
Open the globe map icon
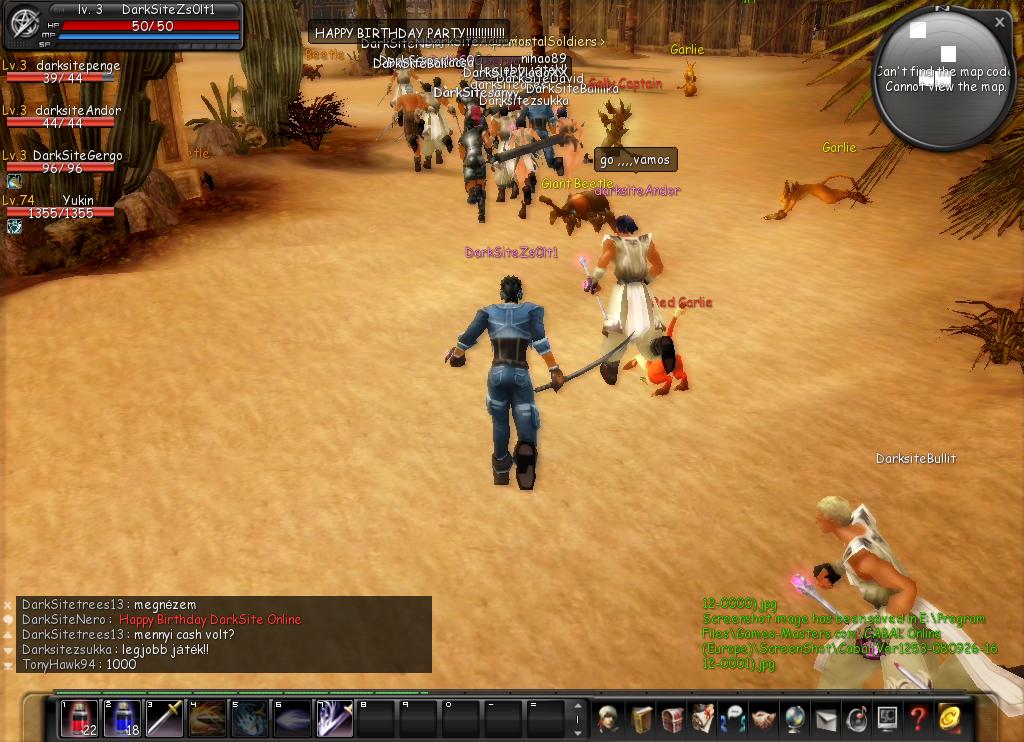pos(795,718)
